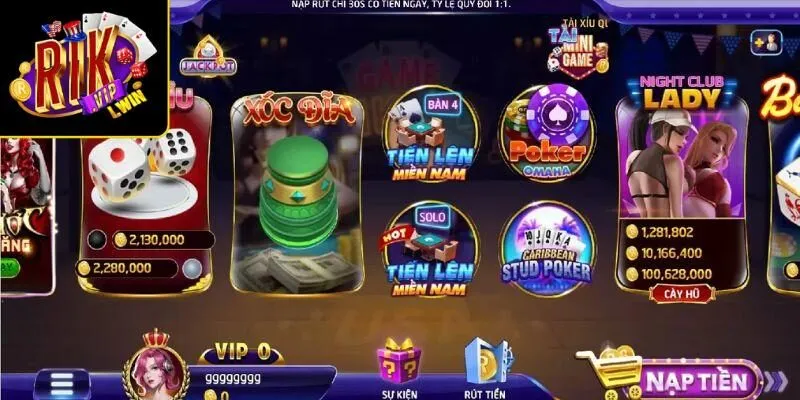800x400 pixels.
Task: Tap the Jackpot icon
Action: 208,56
